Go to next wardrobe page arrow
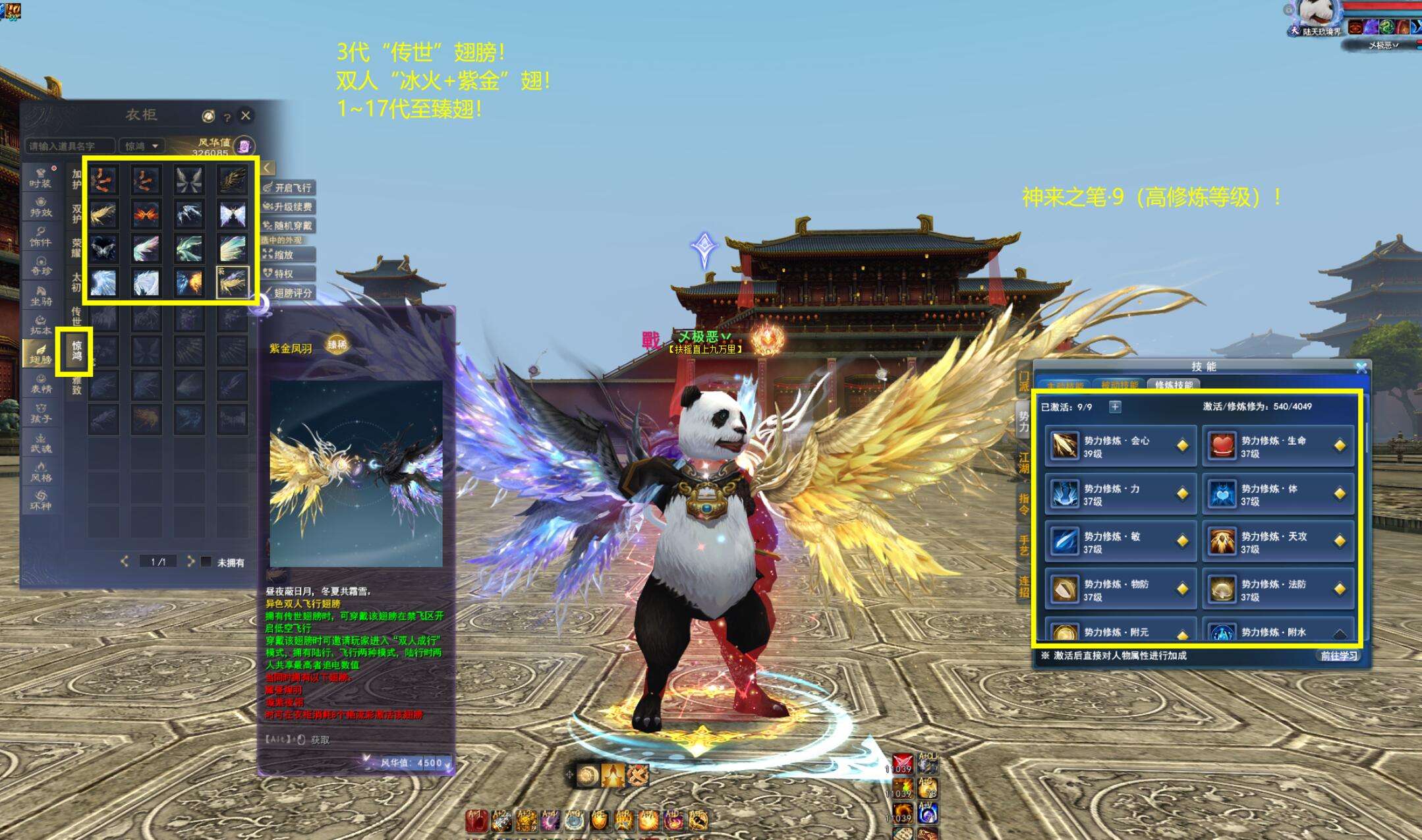This screenshot has width=1422, height=840. (190, 561)
